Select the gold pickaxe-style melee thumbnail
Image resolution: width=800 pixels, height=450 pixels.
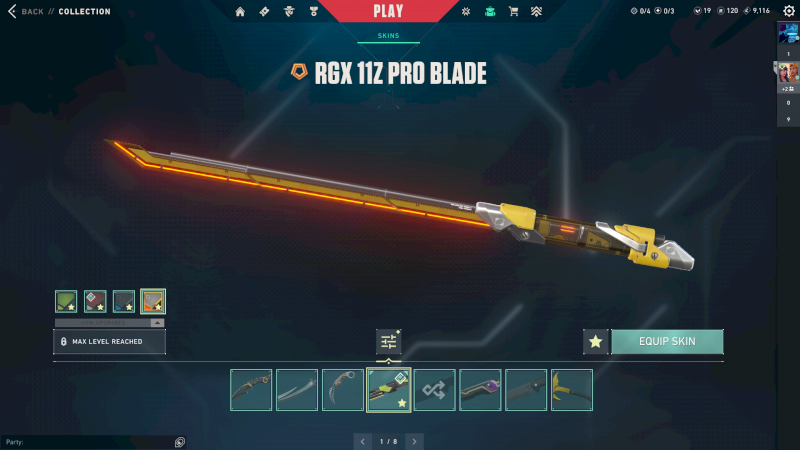572,390
